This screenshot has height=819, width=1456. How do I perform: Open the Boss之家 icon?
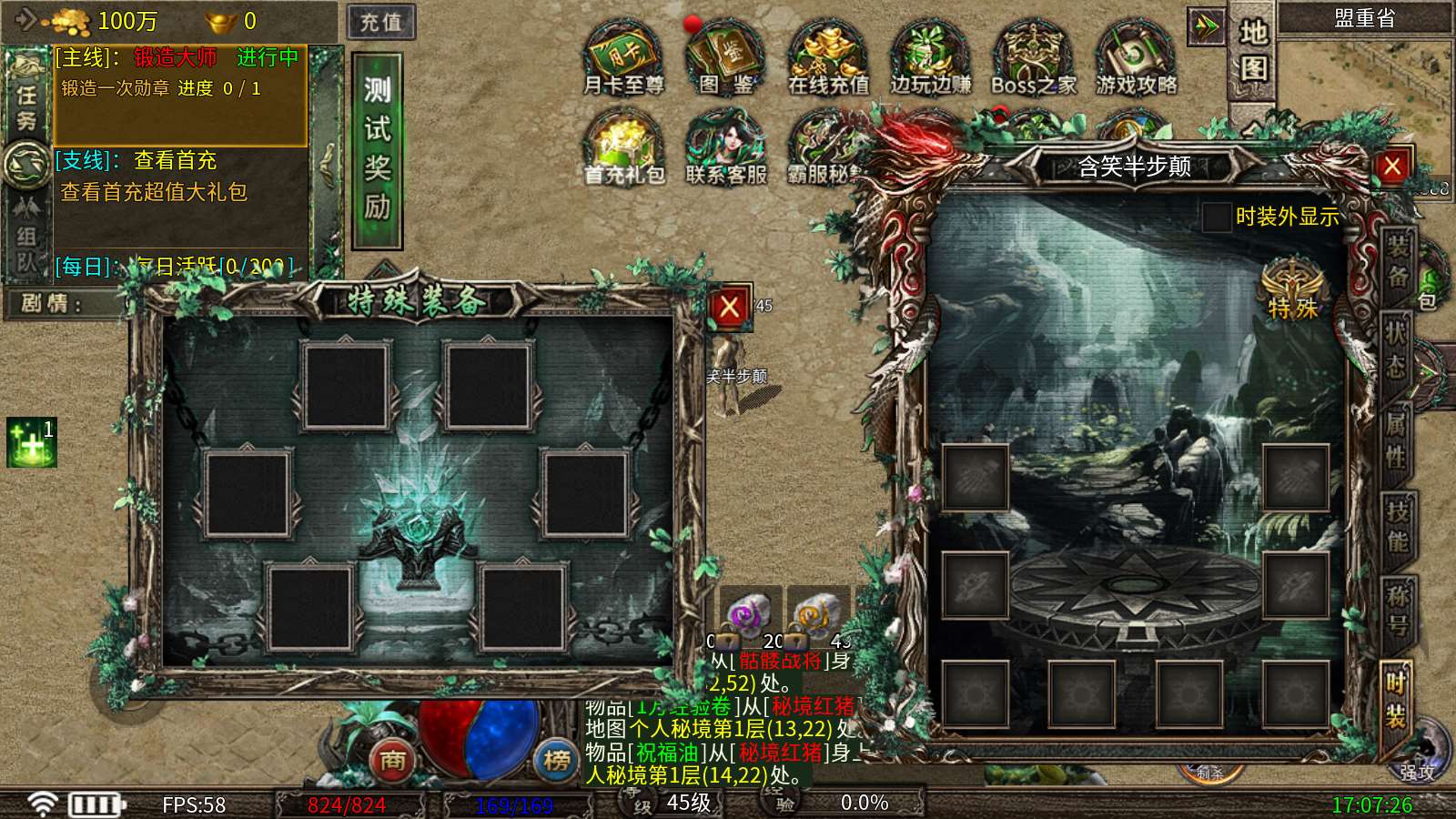tap(1033, 59)
